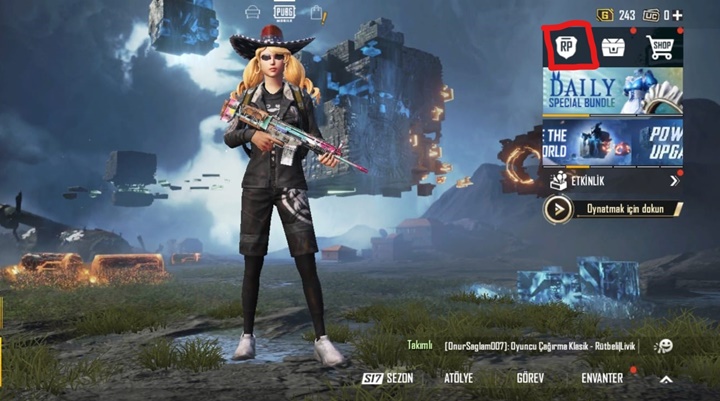Open the S17 Sezon menu
The height and width of the screenshot is (401, 720).
(x=387, y=378)
